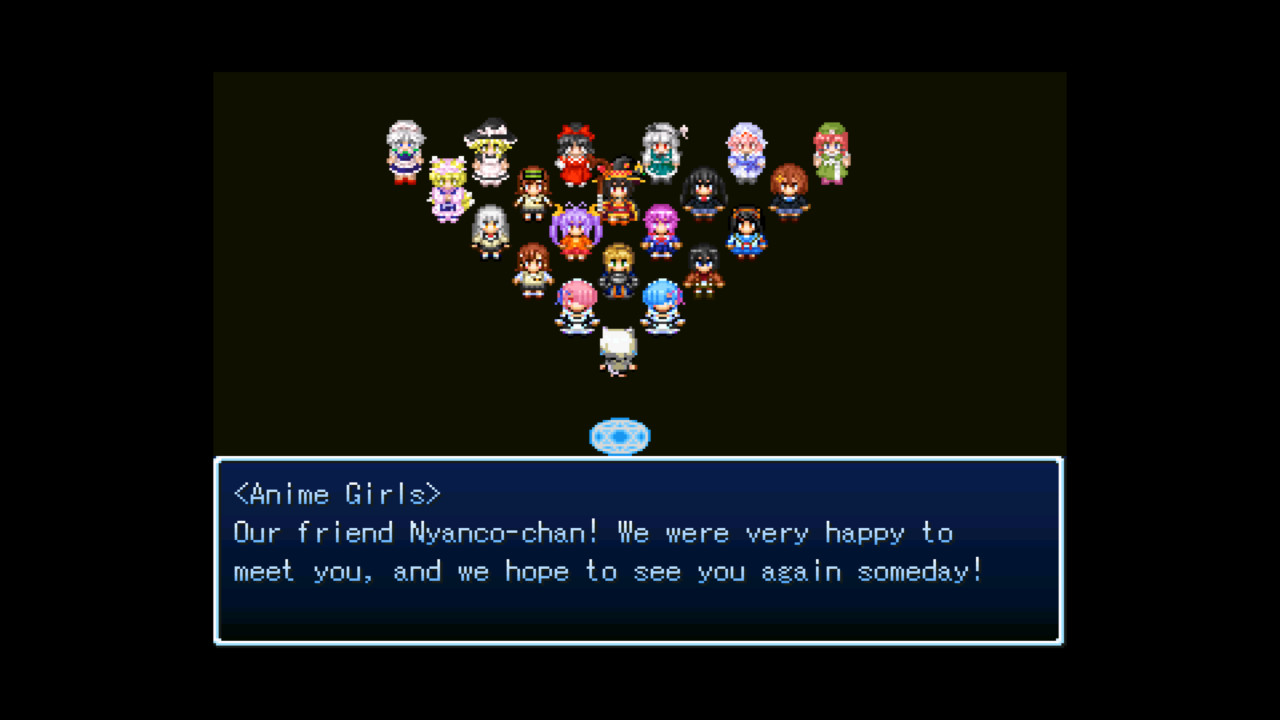Screen dimensions: 1280x720
Task: Click the purple twin-tailed character sprite
Action: coord(574,229)
